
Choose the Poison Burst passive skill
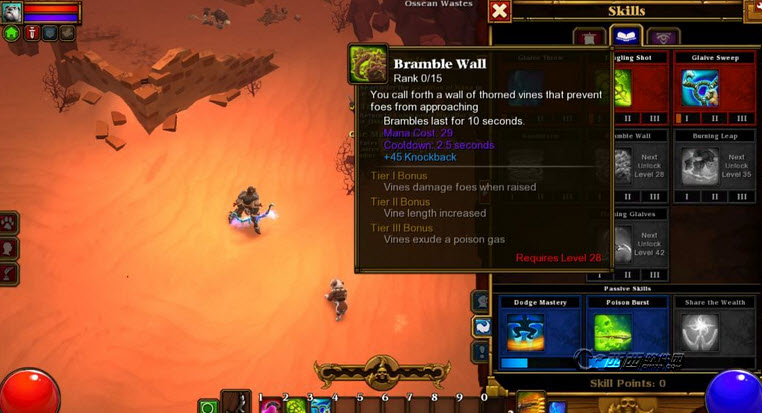click(626, 332)
